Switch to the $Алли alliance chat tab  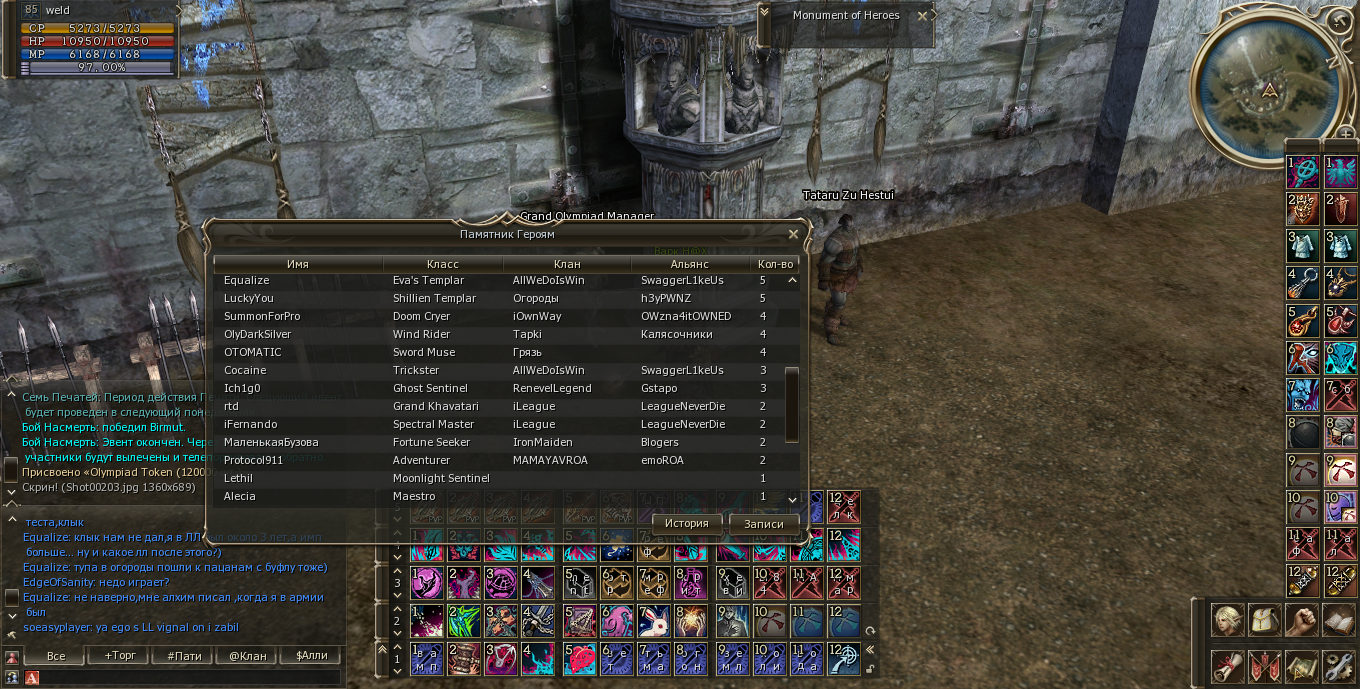point(311,657)
